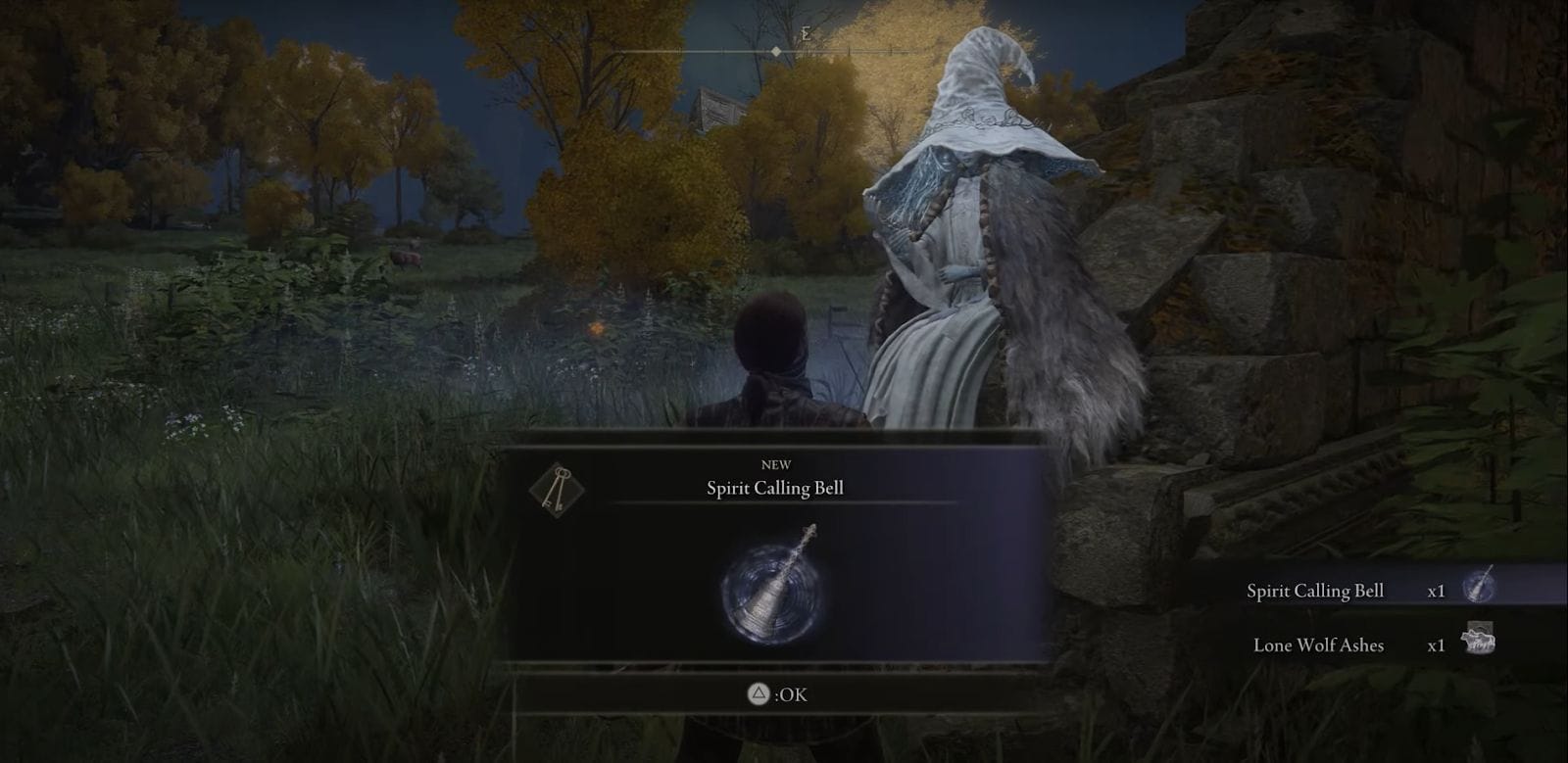1568x763 pixels.
Task: Click the Spirit Calling Bell title text
Action: [x=777, y=488]
